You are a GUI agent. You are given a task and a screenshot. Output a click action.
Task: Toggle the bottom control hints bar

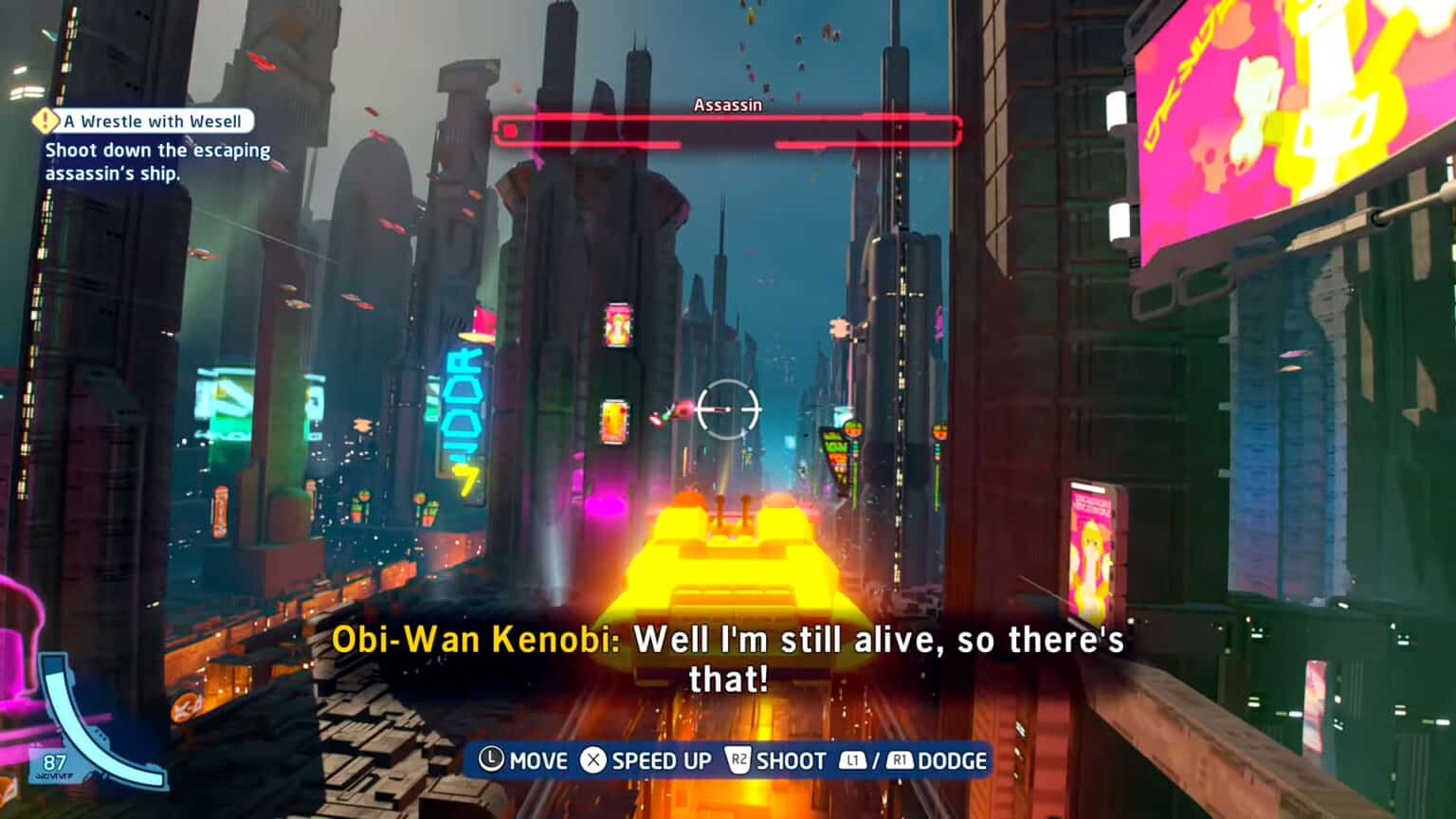(730, 760)
